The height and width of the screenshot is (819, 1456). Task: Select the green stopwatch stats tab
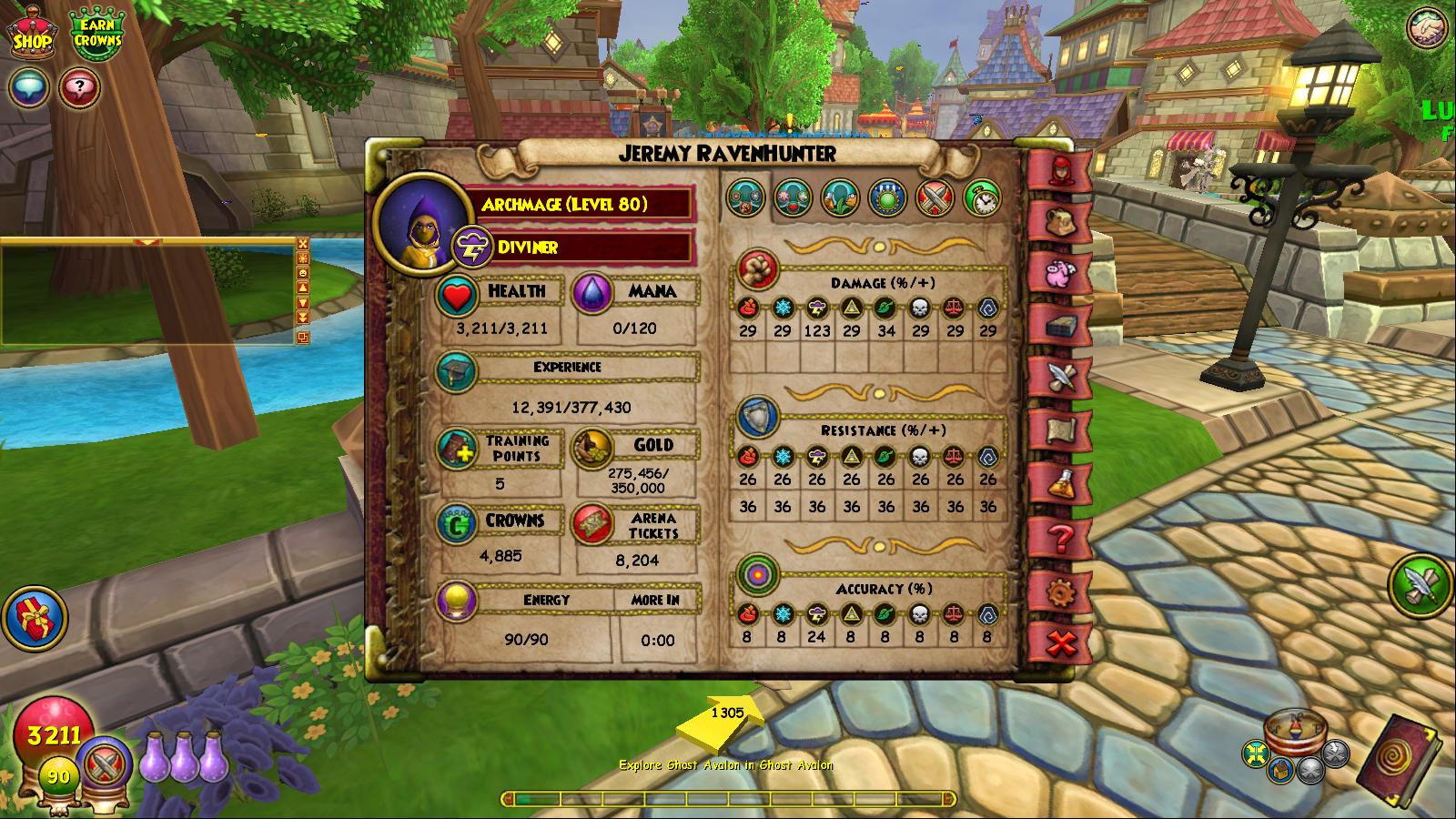click(982, 197)
